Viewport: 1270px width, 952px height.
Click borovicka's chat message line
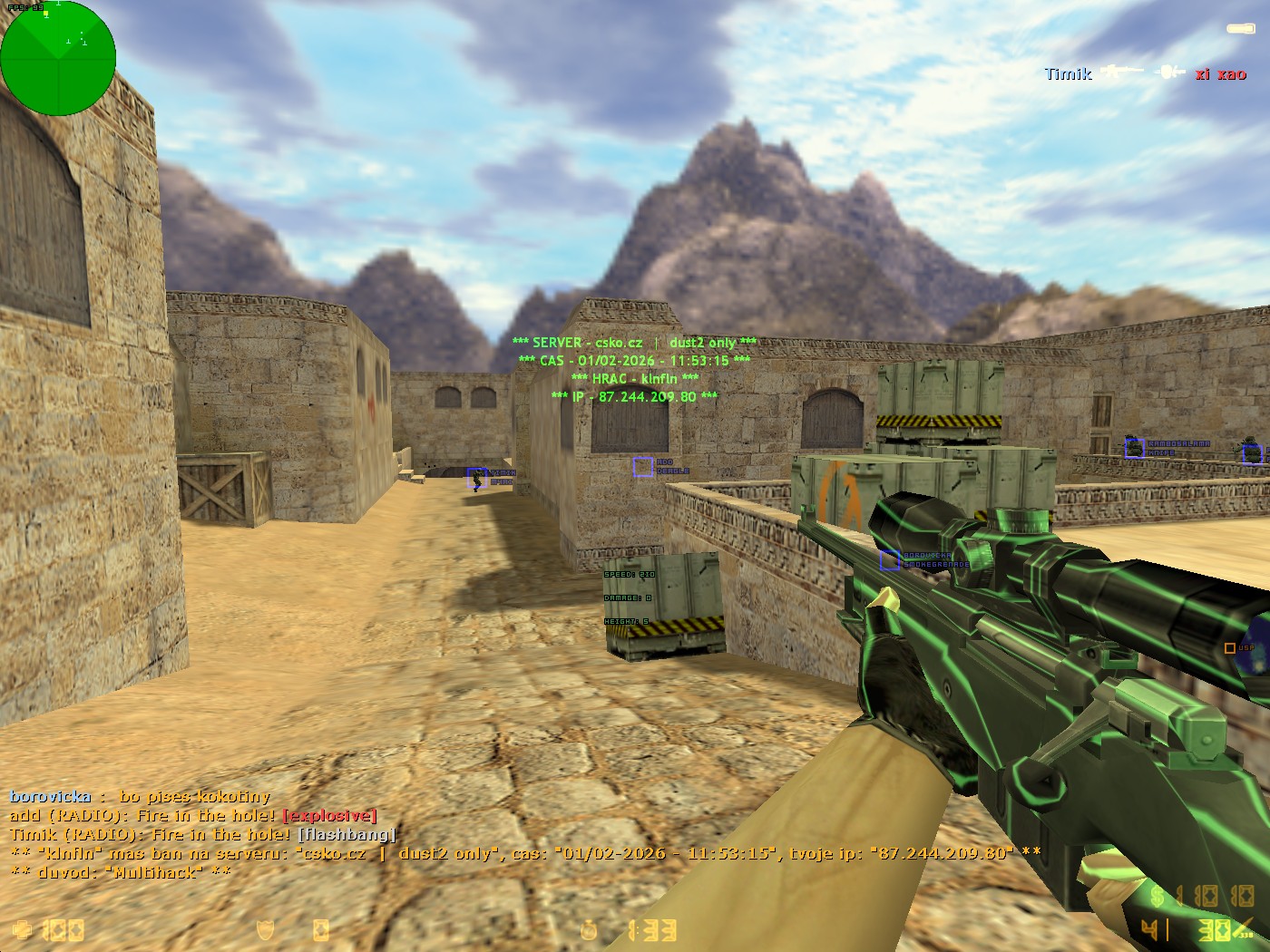coord(141,797)
